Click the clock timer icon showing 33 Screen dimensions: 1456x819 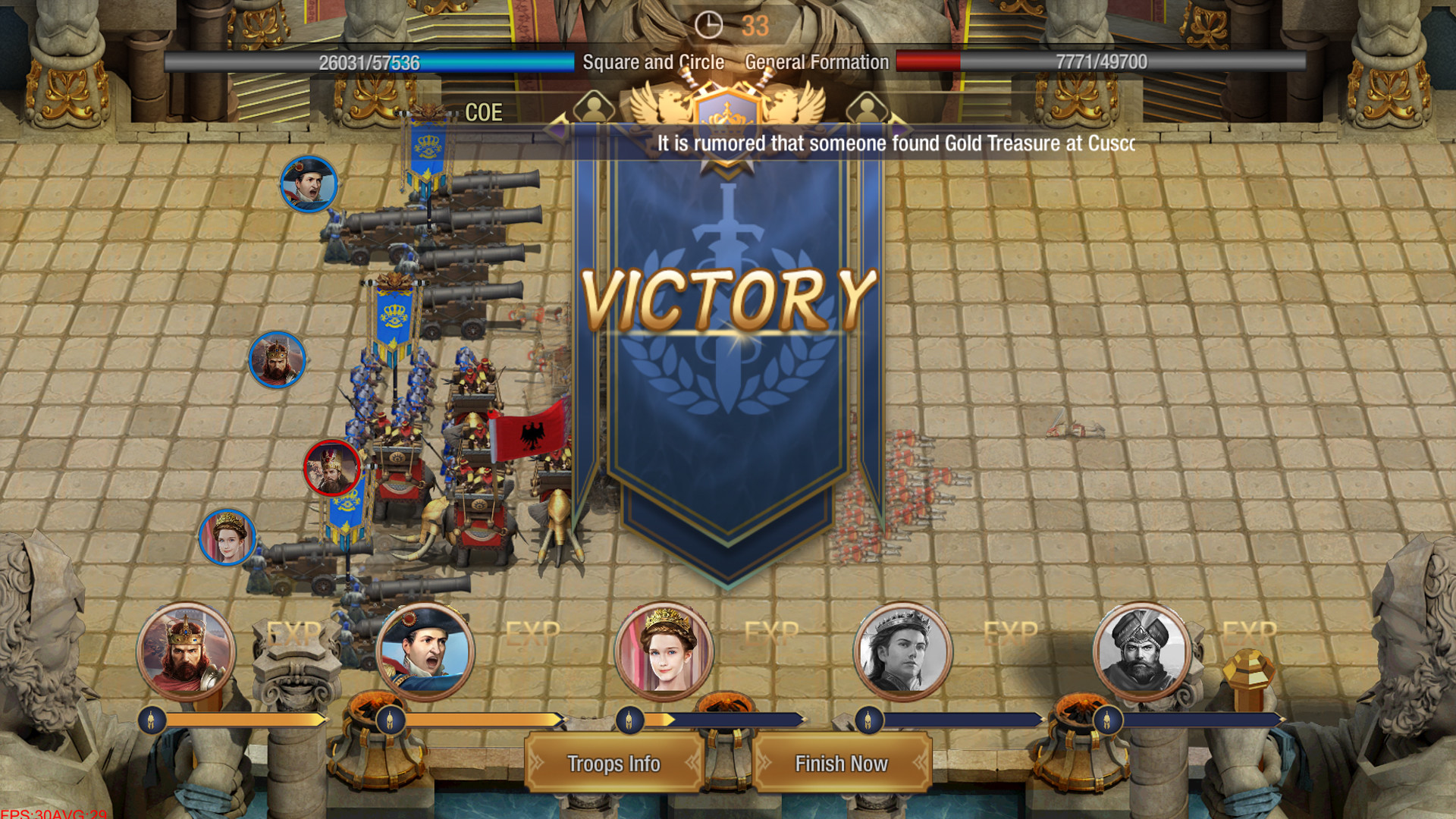[710, 24]
